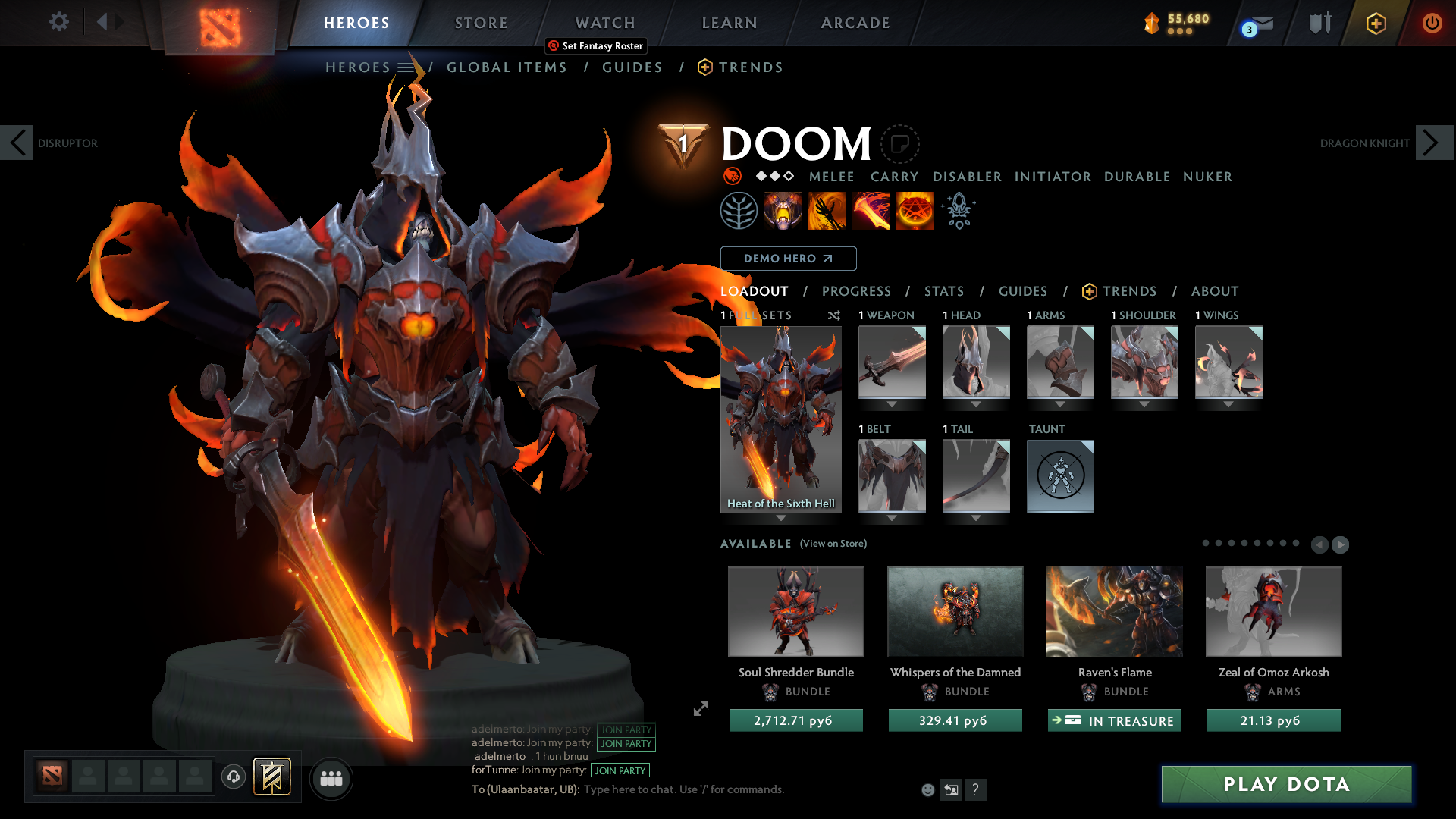Click the PLAY DOTA button

(x=1285, y=784)
